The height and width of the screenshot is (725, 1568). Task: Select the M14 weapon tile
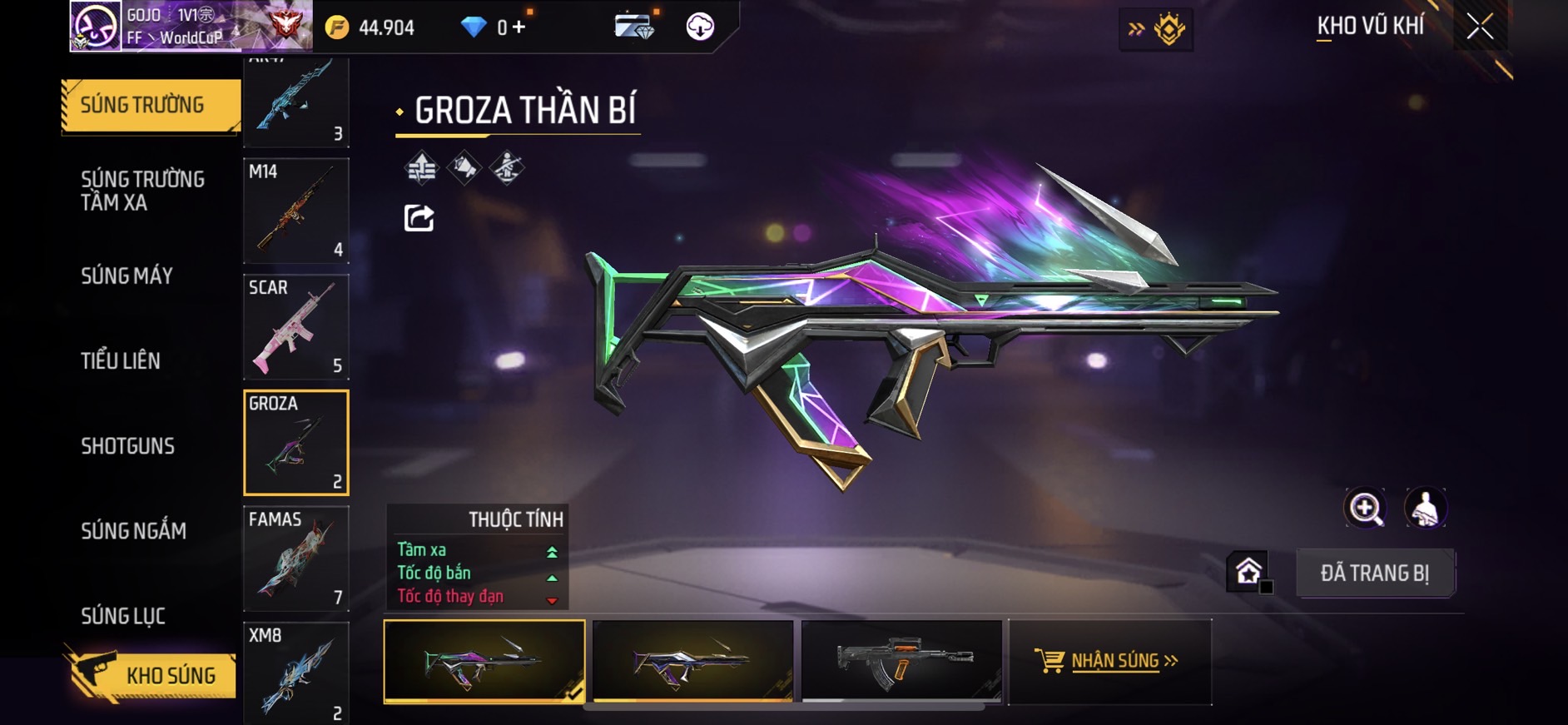point(296,211)
